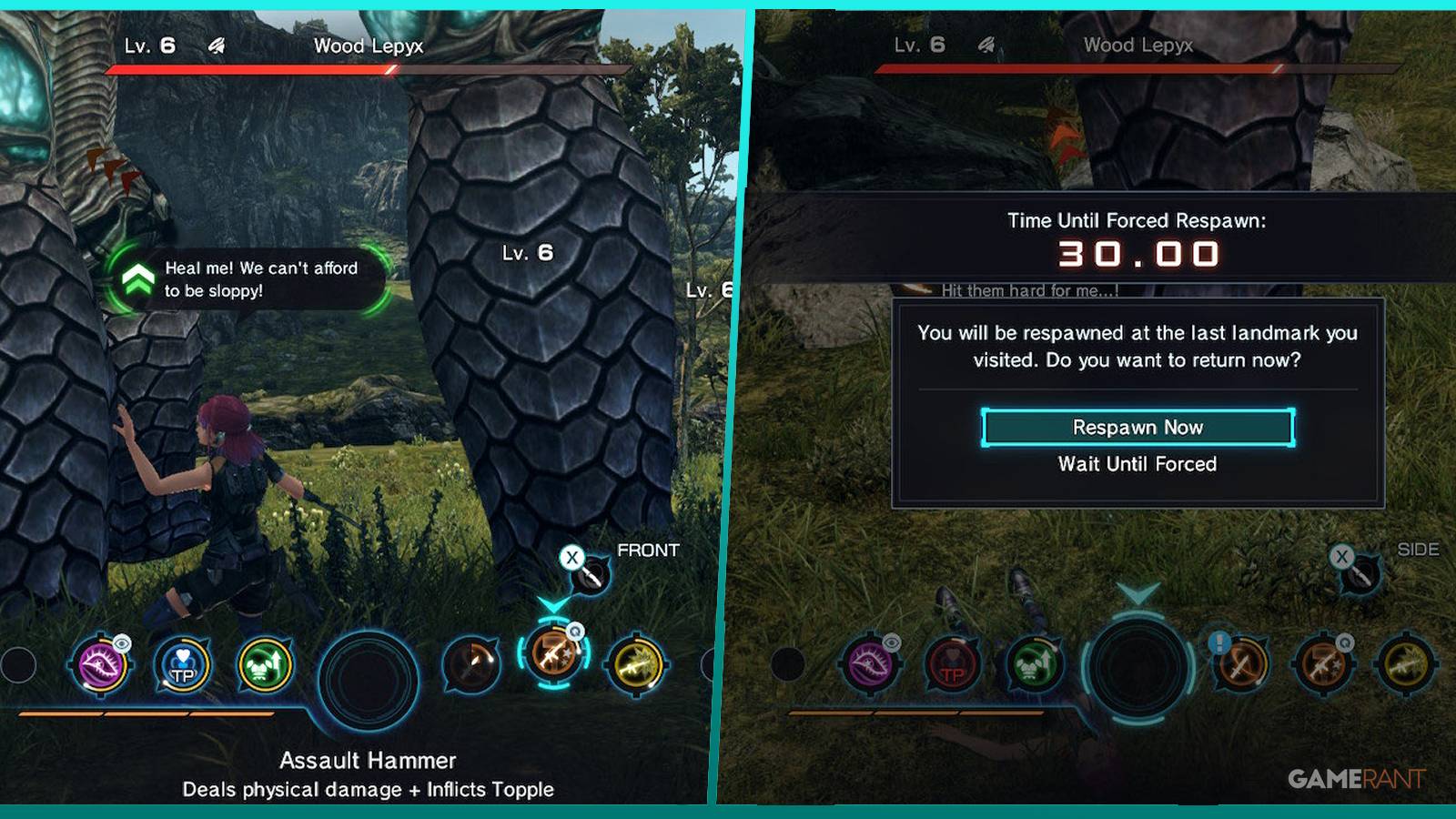Click the Wood Lepyx health bar
Viewport: 1456px width, 819px height.
point(364,66)
